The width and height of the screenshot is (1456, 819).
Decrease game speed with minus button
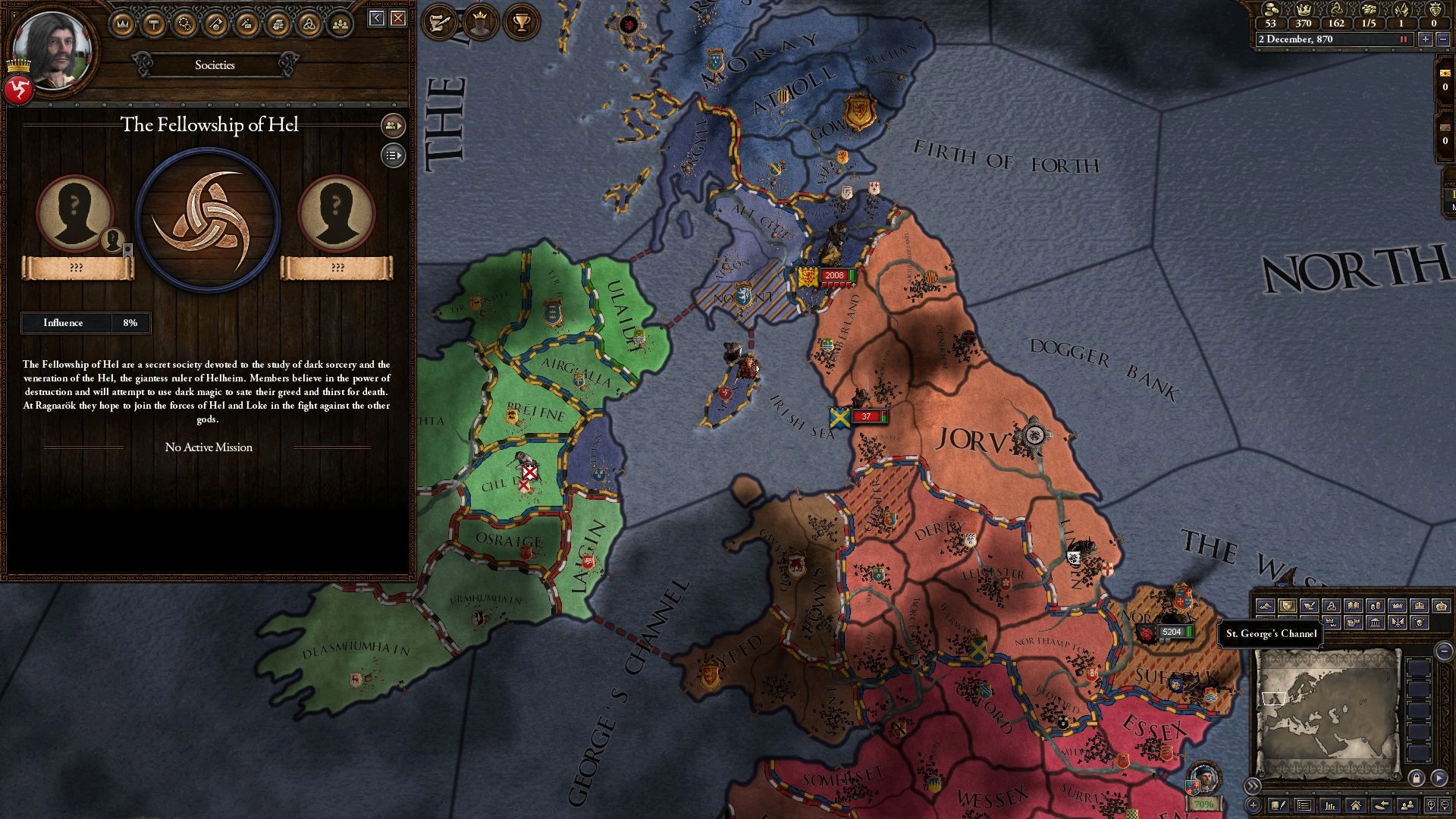point(1442,39)
